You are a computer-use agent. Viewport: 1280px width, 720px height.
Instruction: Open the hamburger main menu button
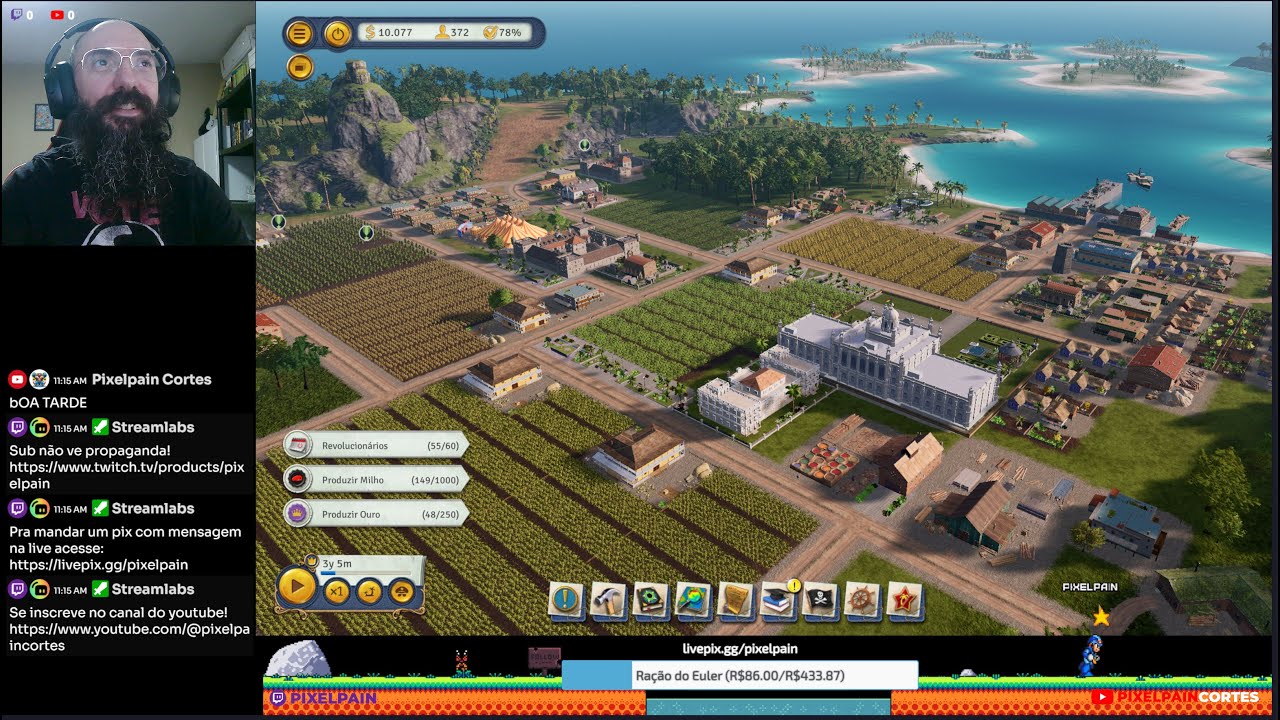tap(299, 33)
